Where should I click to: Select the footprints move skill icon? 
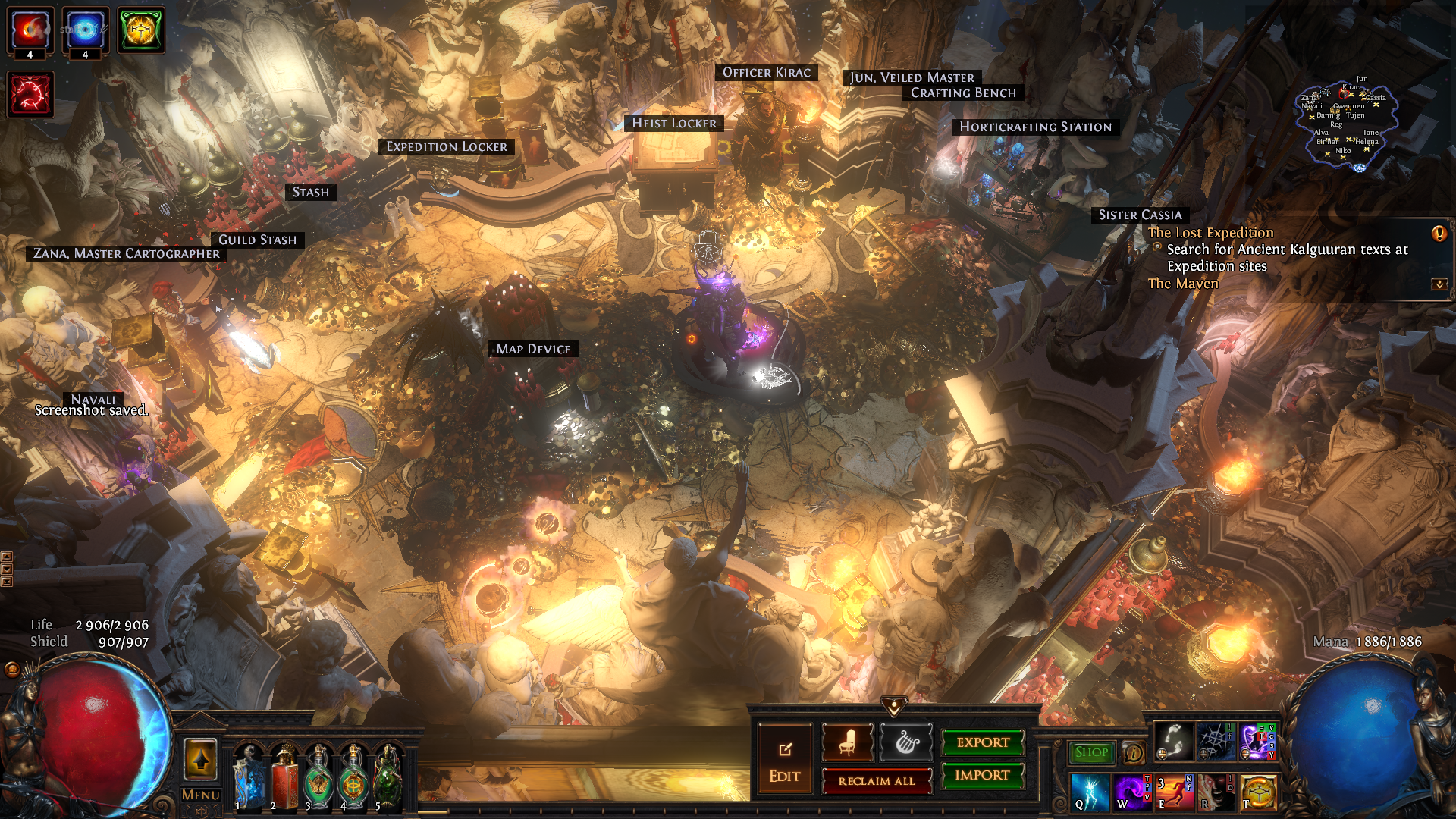click(x=1173, y=742)
